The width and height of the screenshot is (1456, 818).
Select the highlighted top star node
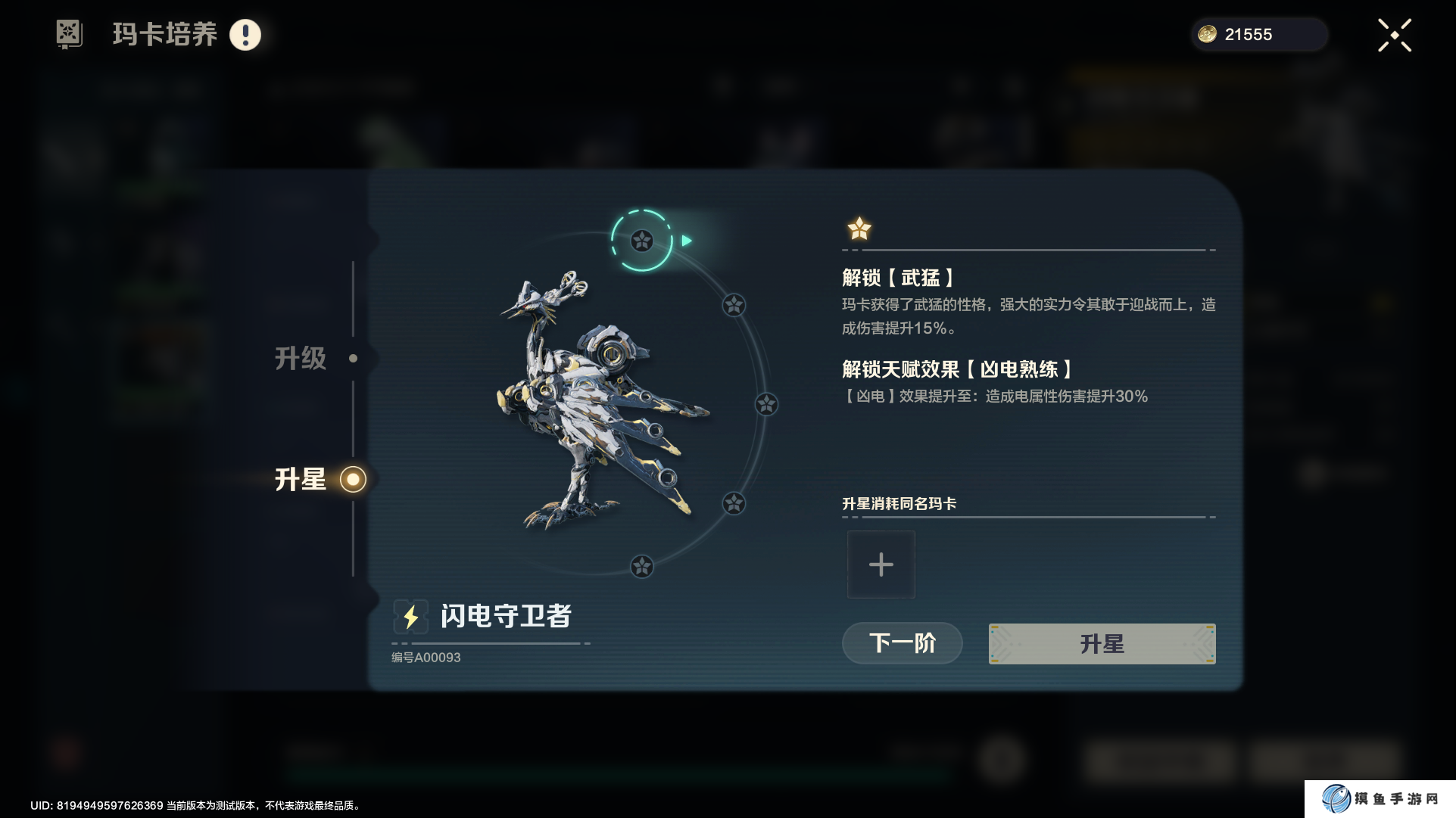pos(642,241)
